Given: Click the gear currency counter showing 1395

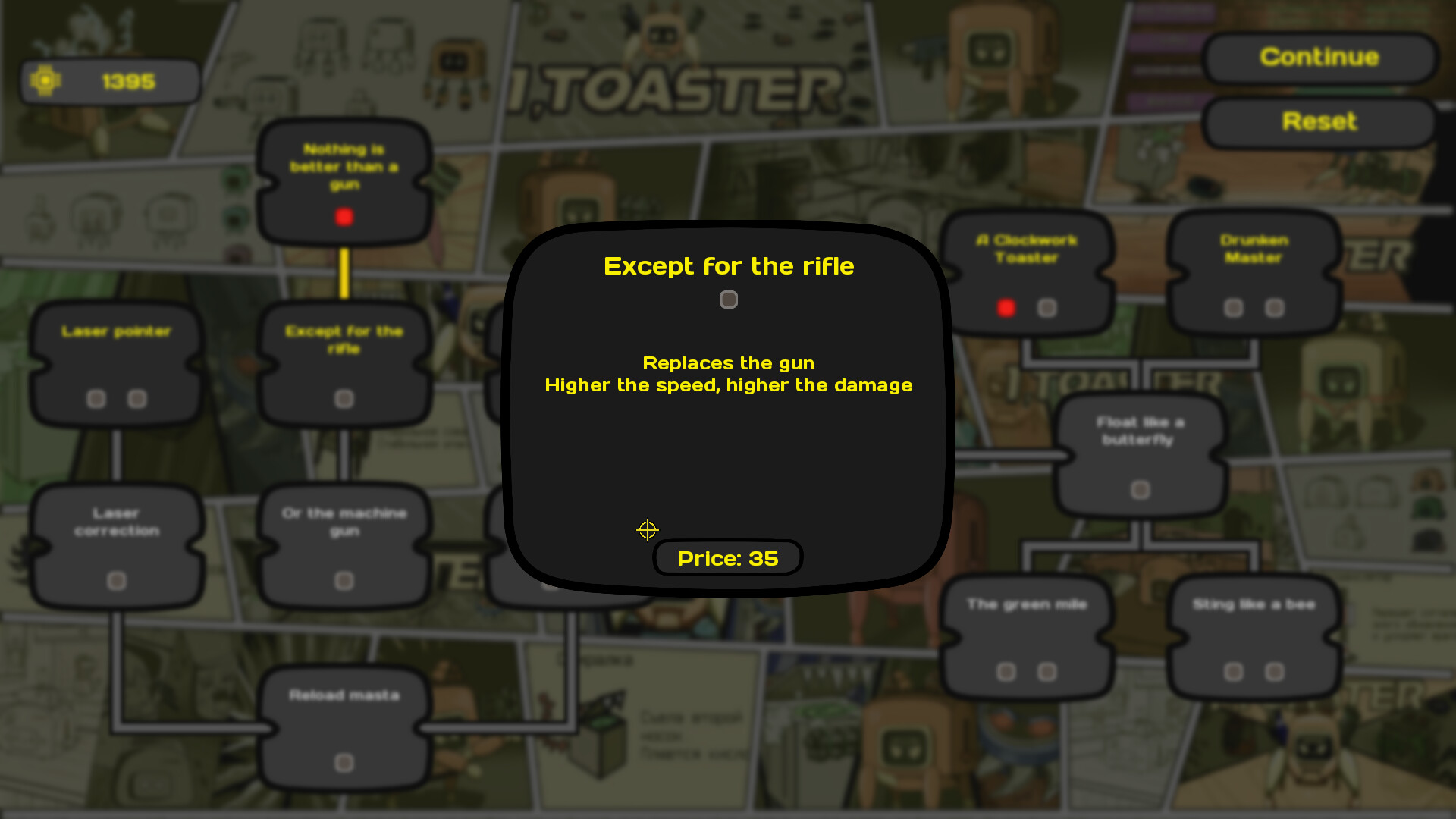Looking at the screenshot, I should tap(110, 80).
